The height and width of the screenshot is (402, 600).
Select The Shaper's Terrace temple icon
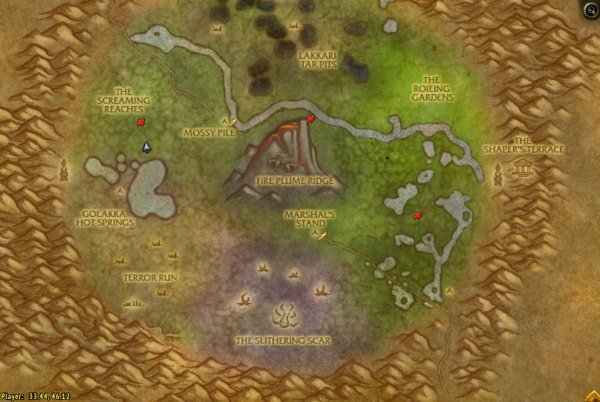tap(522, 170)
